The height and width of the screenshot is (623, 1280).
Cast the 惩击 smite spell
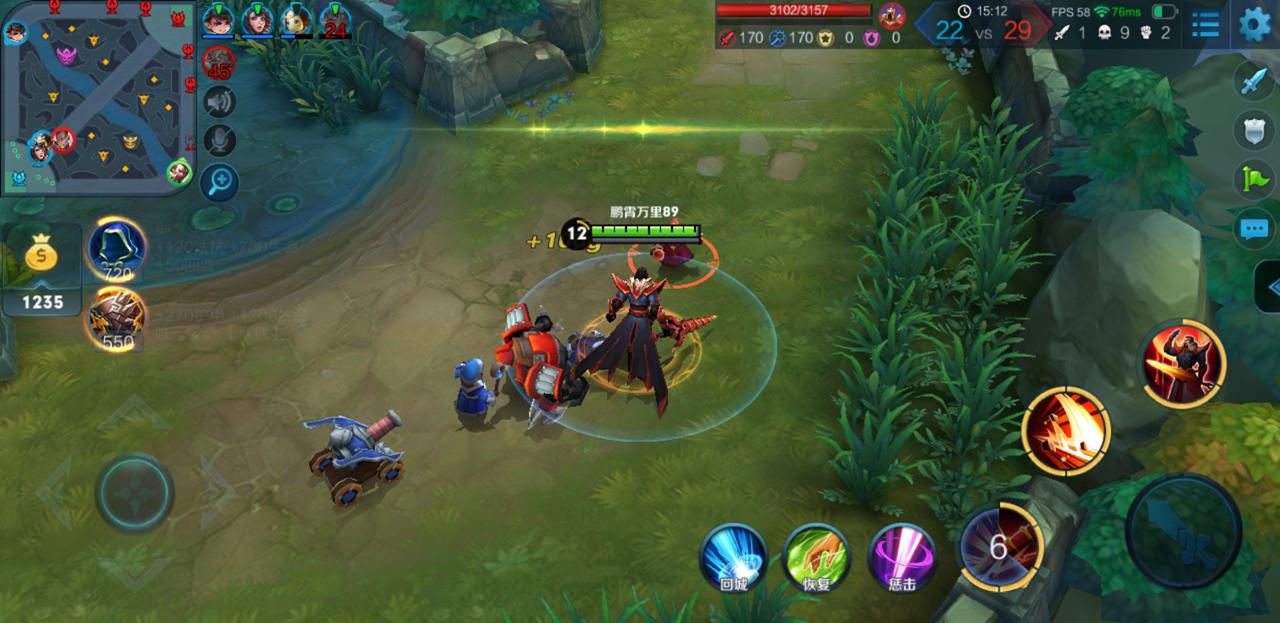[901, 557]
